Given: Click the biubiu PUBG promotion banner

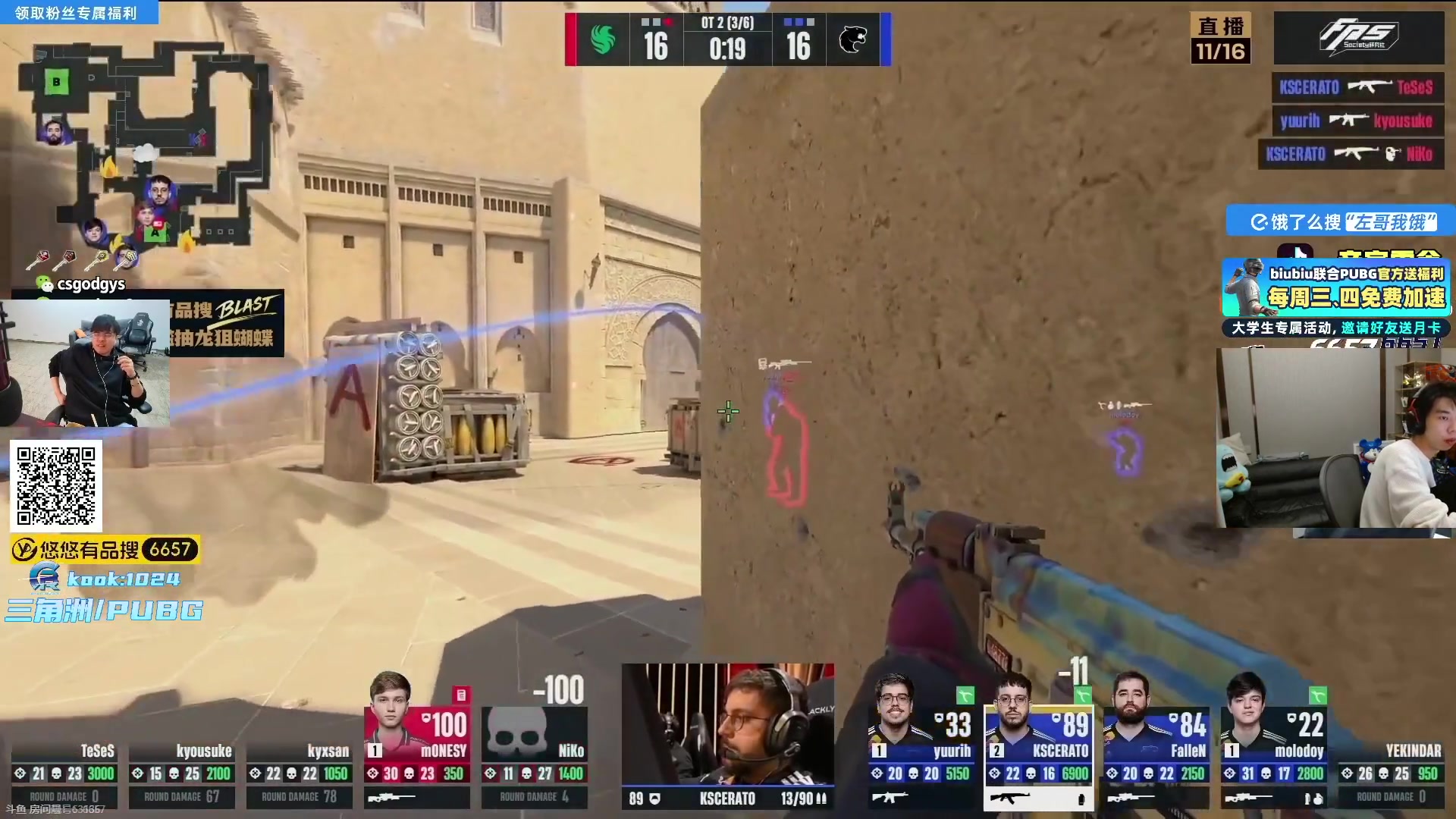Looking at the screenshot, I should coord(1336,288).
